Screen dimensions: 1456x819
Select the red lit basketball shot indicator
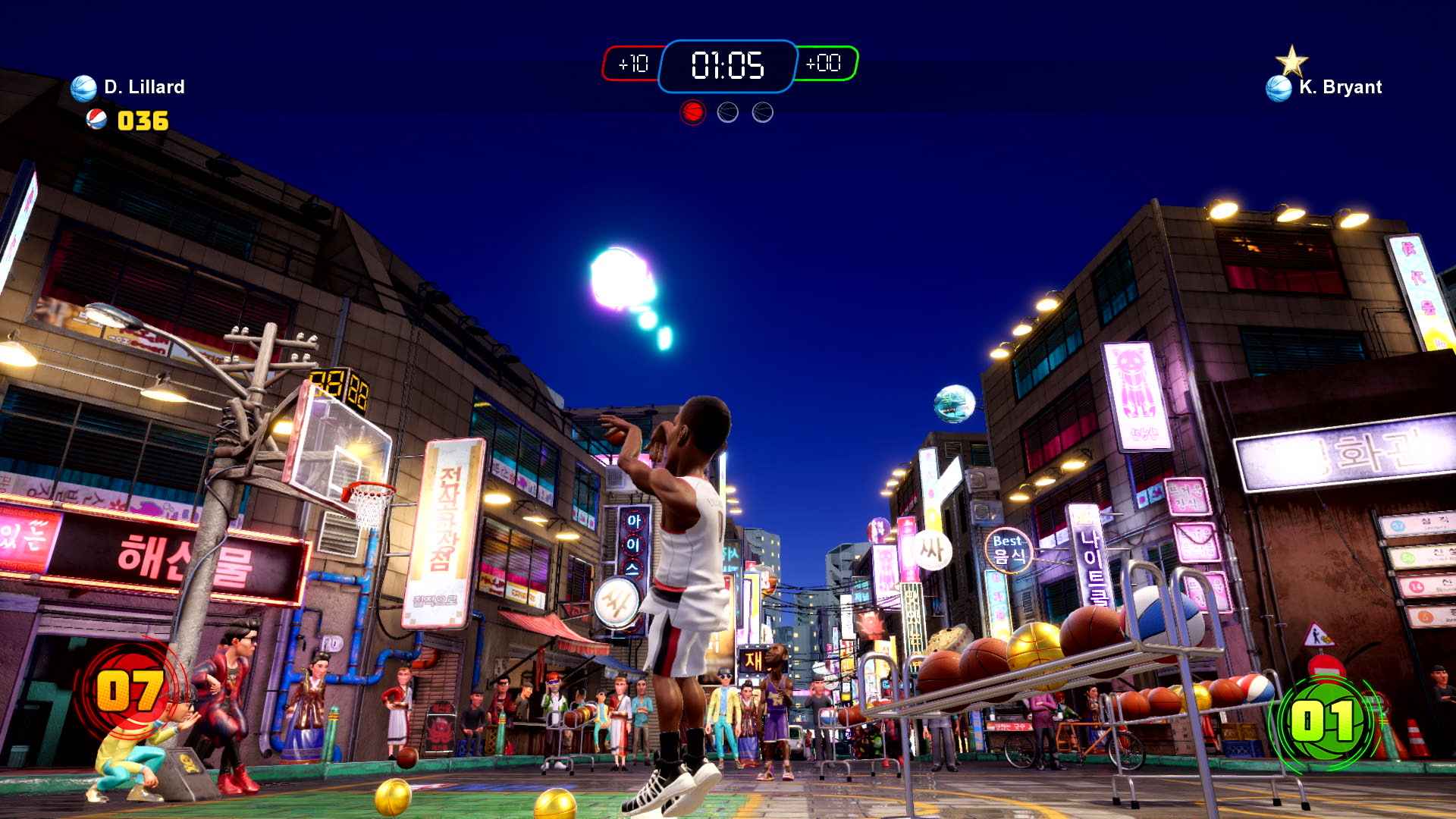(691, 111)
